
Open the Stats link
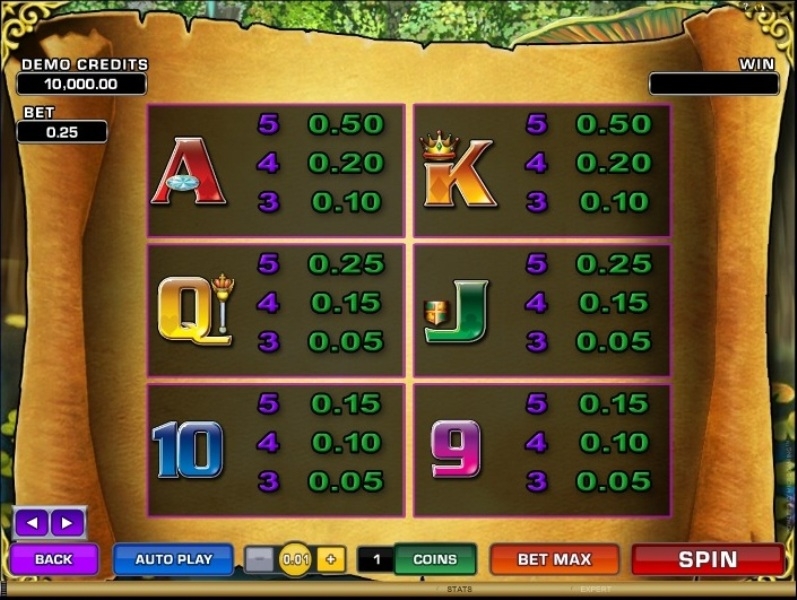(x=459, y=590)
